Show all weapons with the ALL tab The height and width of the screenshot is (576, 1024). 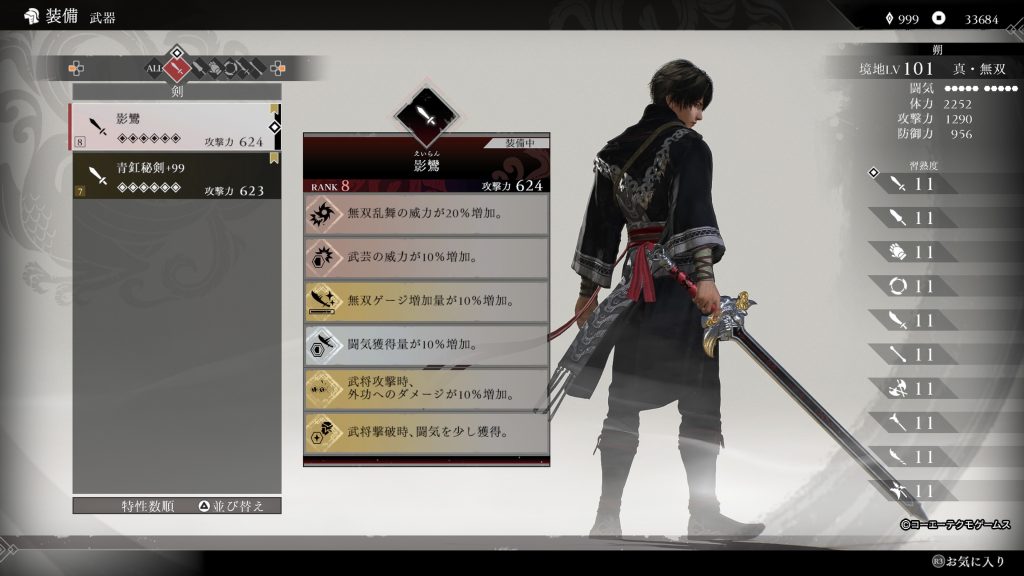click(154, 69)
